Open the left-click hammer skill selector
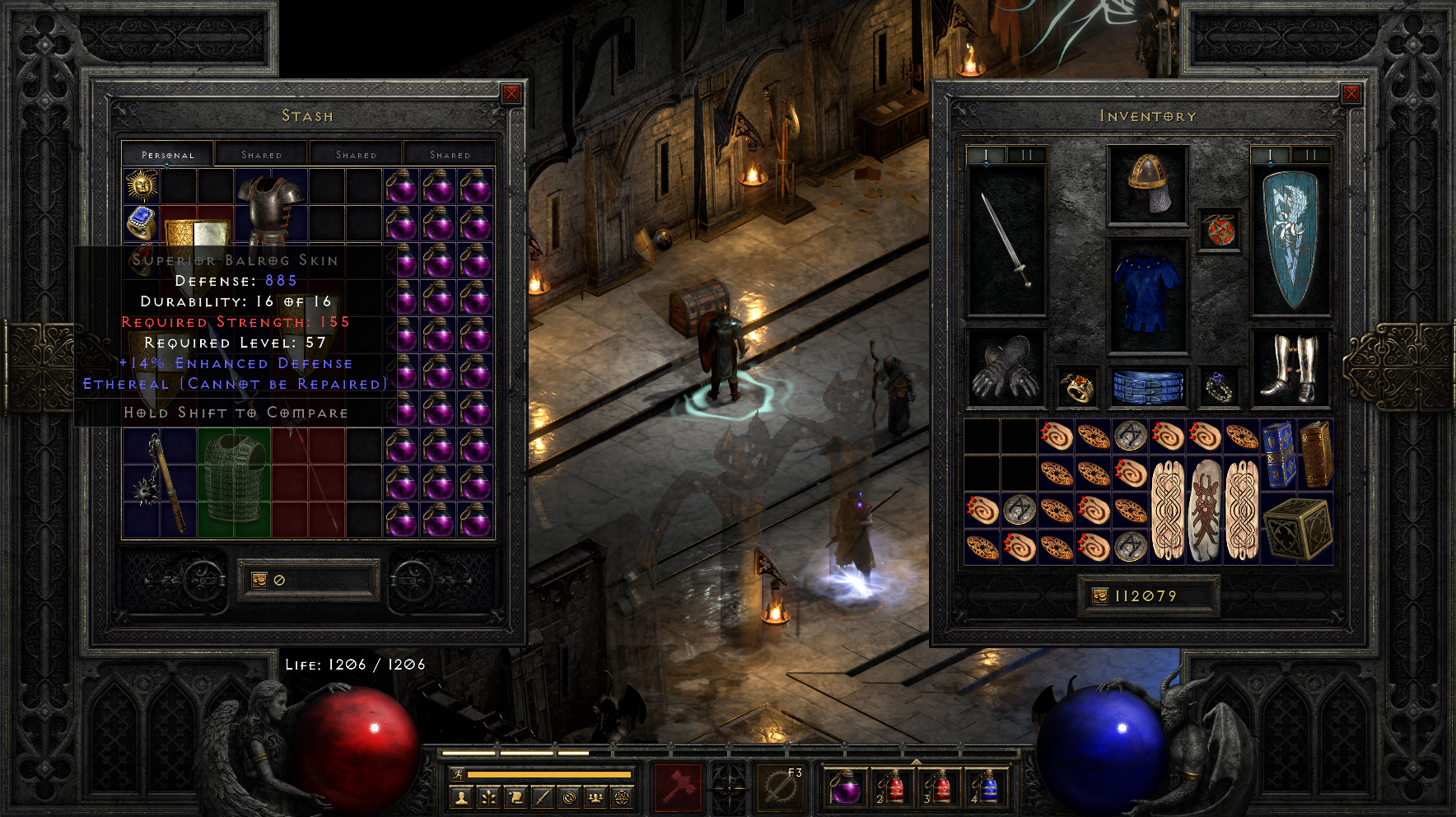The width and height of the screenshot is (1456, 817). point(678,787)
